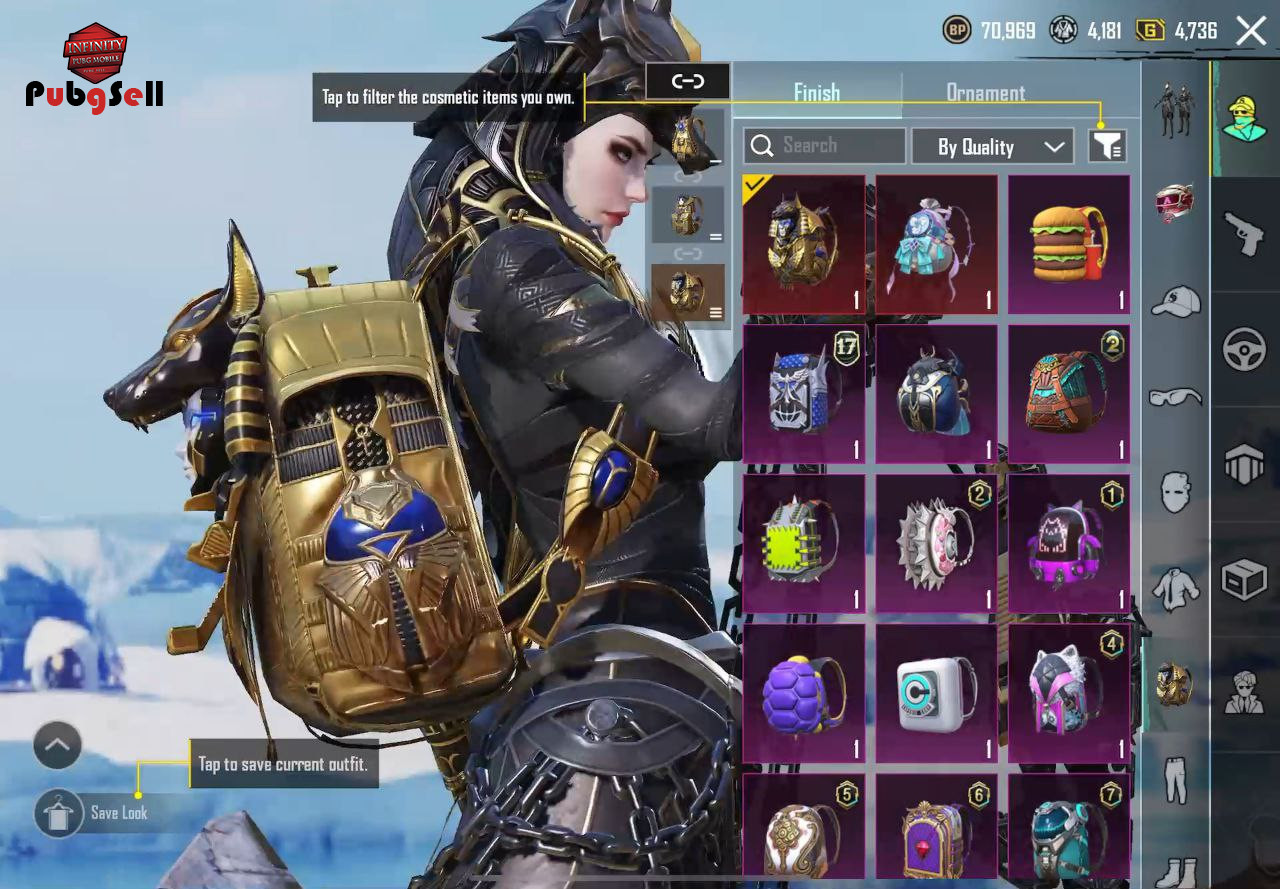1280x889 pixels.
Task: Open the pistol weapons category
Action: (1245, 234)
